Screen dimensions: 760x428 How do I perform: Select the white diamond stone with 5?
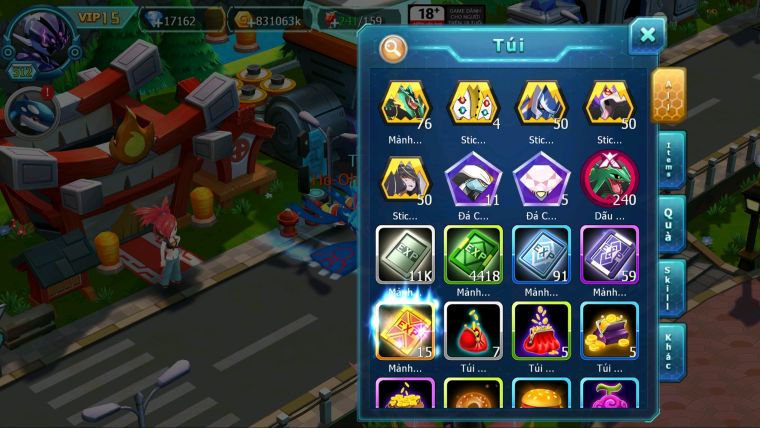point(541,177)
